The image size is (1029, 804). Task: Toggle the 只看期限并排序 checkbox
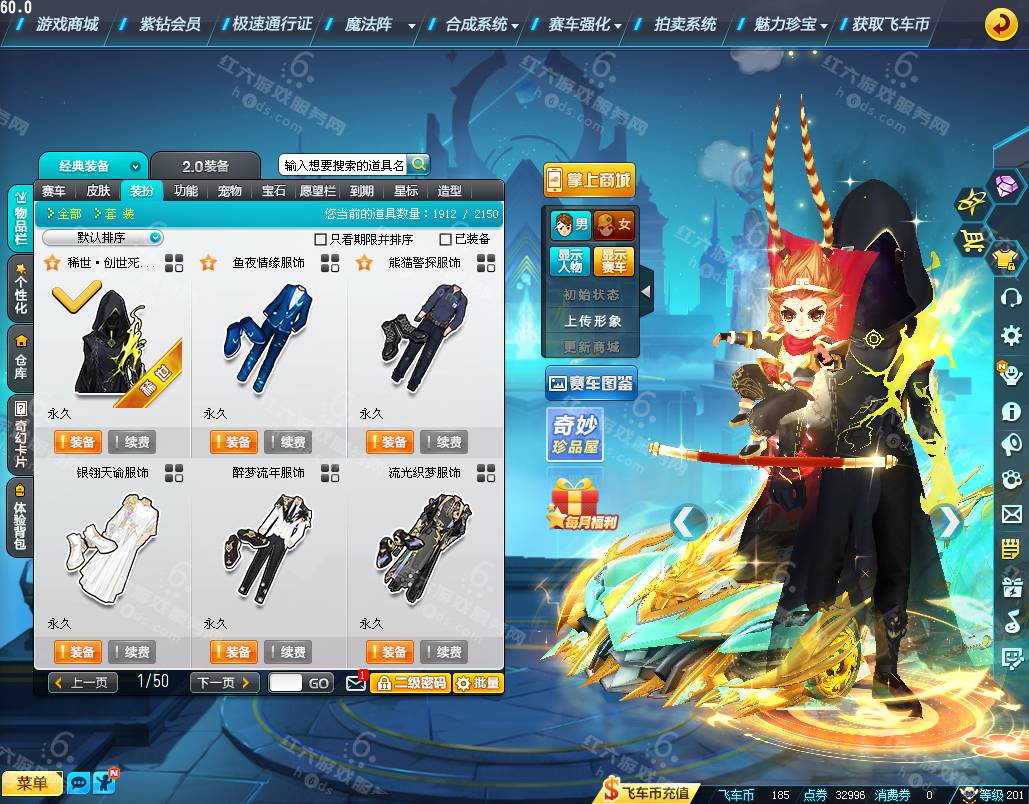click(321, 240)
